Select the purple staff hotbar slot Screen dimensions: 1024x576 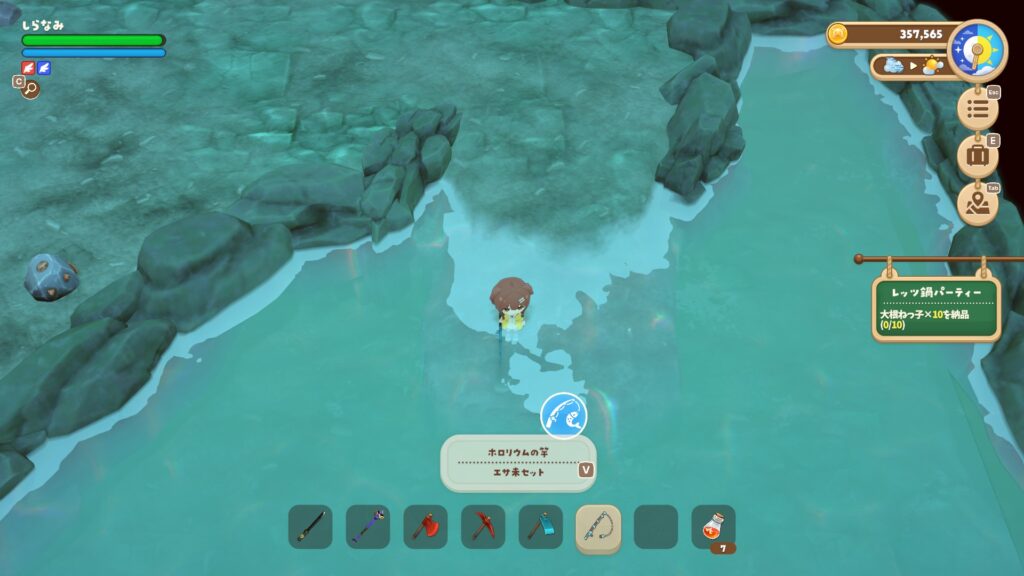[x=368, y=527]
